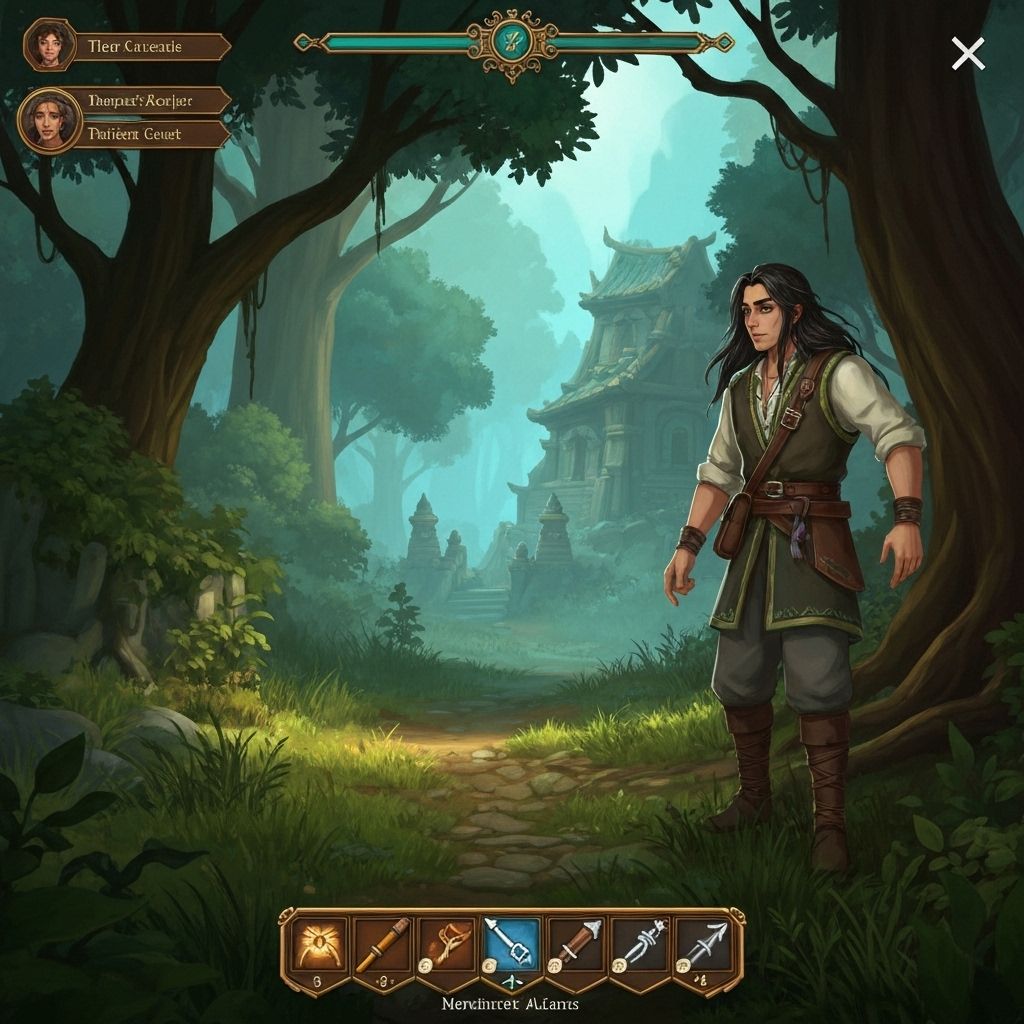Close the screen with the white X
Screen dimensions: 1024x1024
[x=967, y=54]
